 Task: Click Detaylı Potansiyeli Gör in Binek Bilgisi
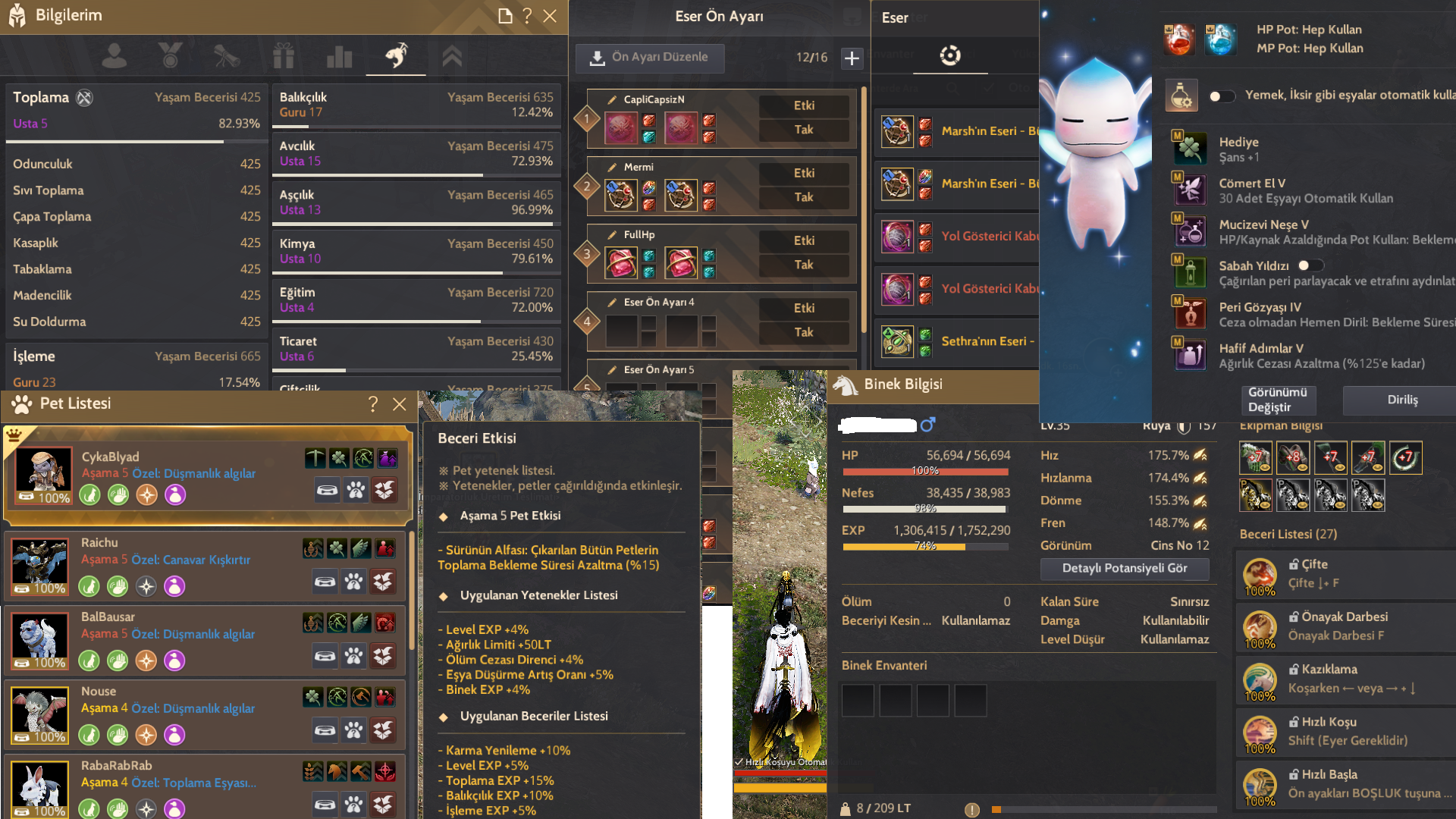[1125, 569]
